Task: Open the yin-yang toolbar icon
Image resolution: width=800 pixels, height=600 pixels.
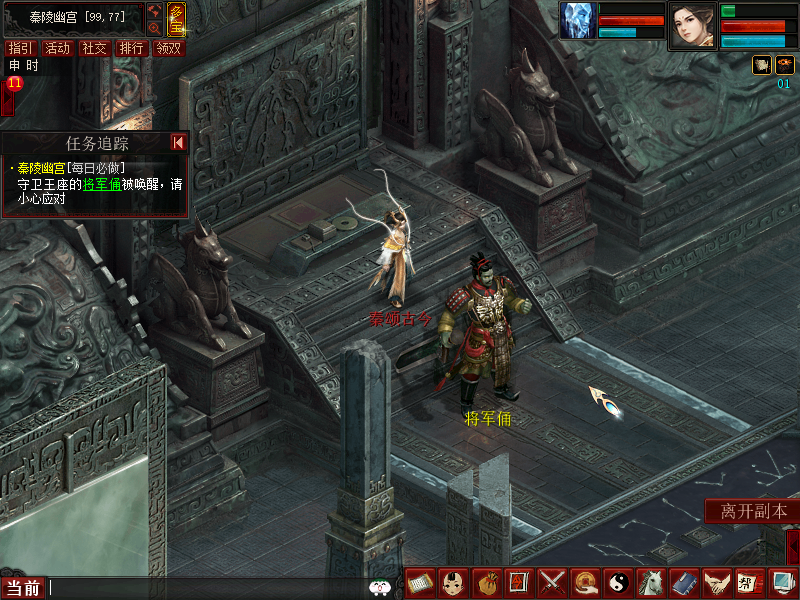Action: click(x=617, y=582)
